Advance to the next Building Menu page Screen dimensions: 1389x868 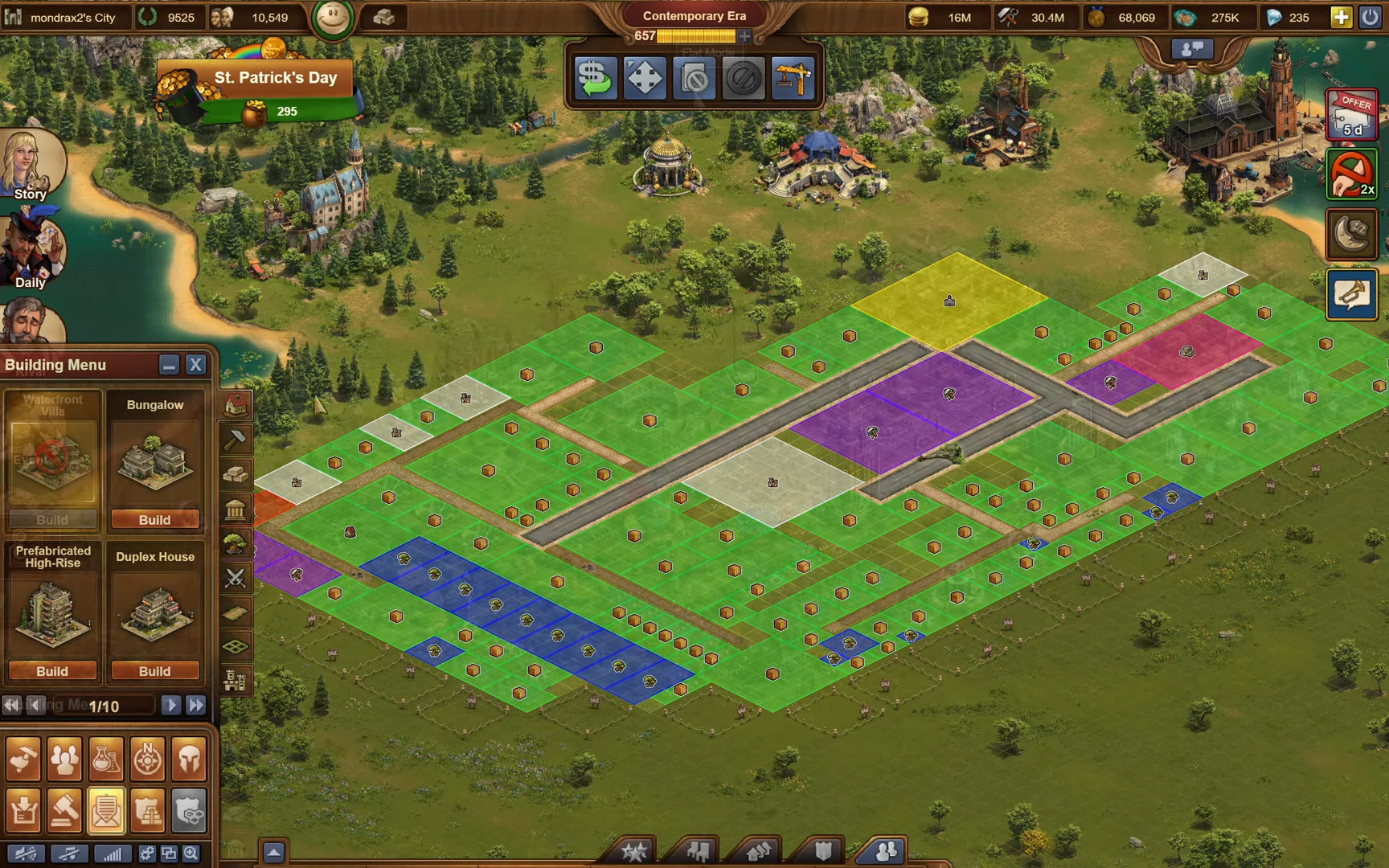(x=171, y=705)
